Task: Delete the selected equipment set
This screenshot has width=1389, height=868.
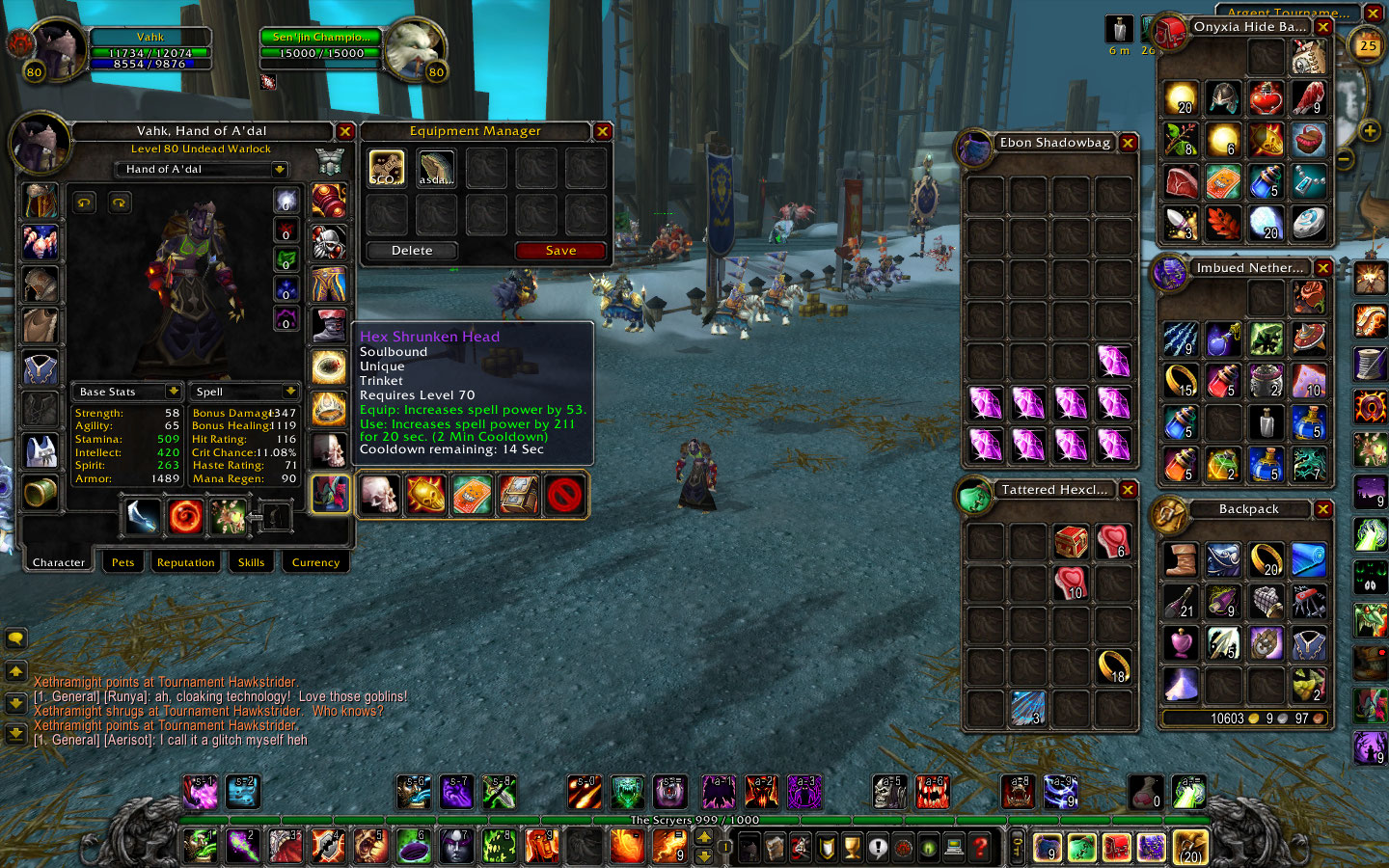Action: (412, 251)
